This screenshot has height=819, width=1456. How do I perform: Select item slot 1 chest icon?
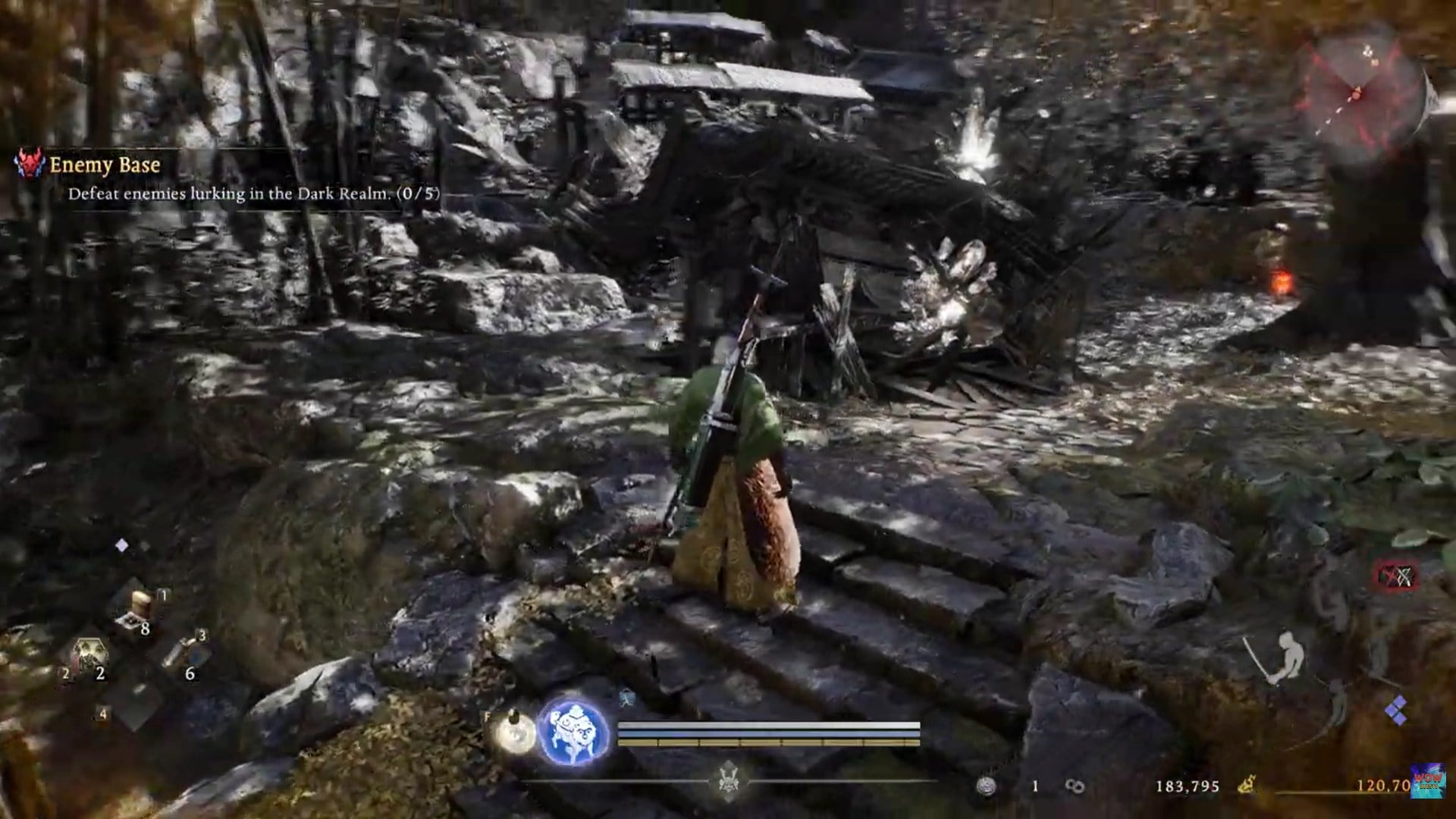click(140, 599)
